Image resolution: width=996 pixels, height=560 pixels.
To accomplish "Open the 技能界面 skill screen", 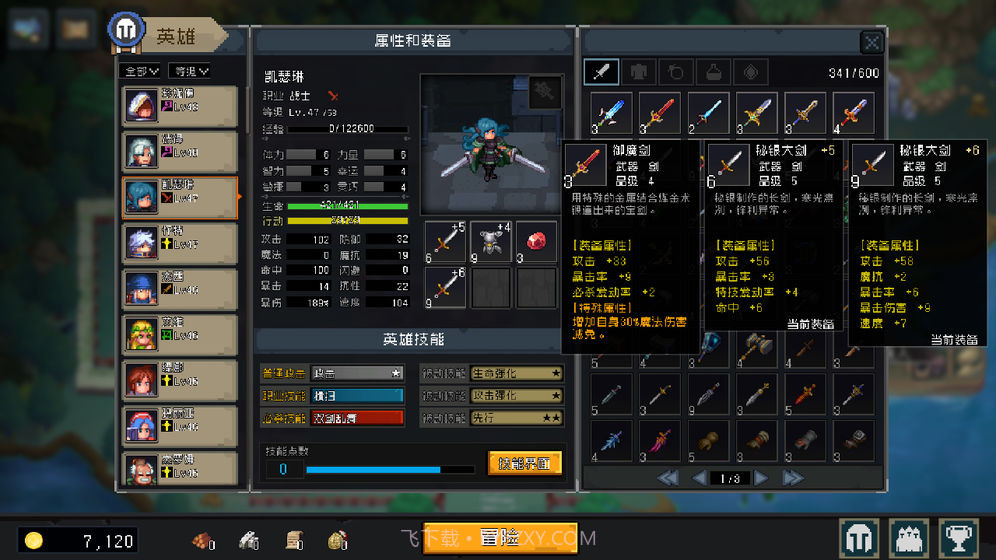I will [524, 463].
